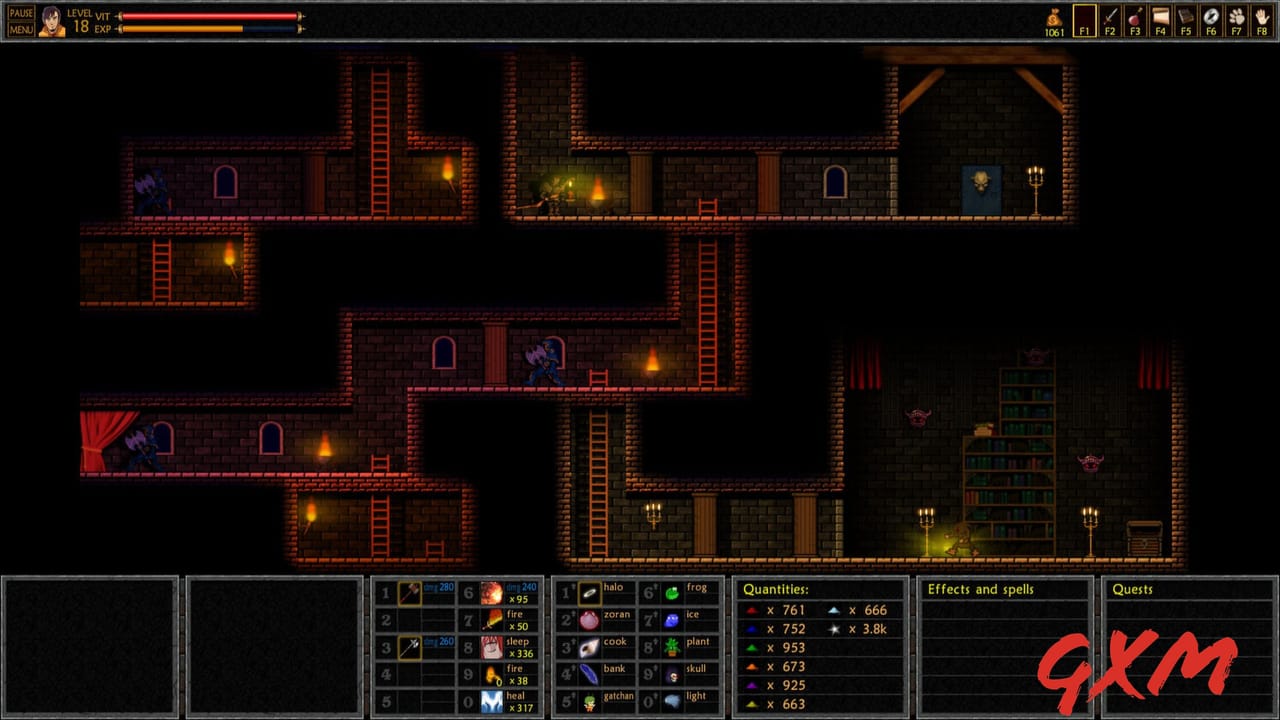The width and height of the screenshot is (1280, 720).
Task: Select the flaming sword fire item x50
Action: coord(491,621)
